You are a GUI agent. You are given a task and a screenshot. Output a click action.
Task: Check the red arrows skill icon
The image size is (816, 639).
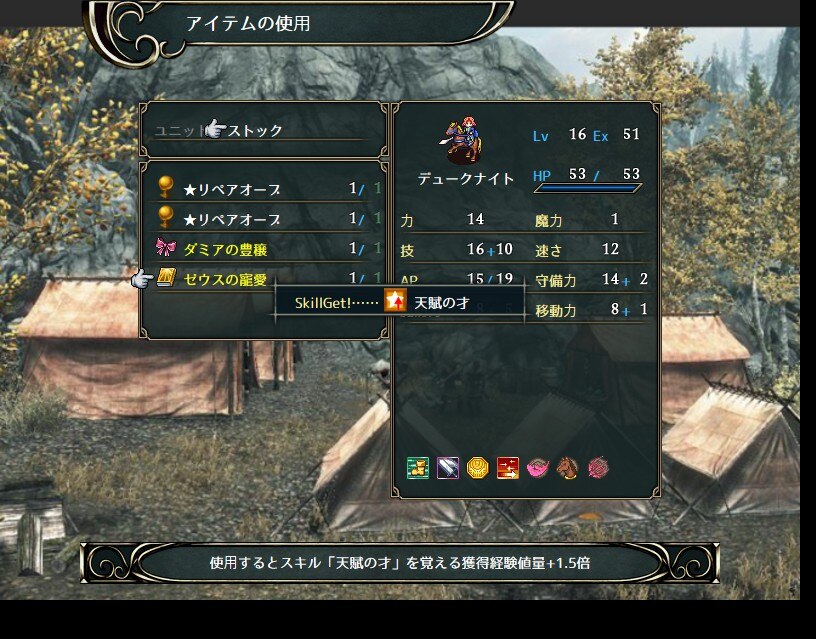click(508, 467)
